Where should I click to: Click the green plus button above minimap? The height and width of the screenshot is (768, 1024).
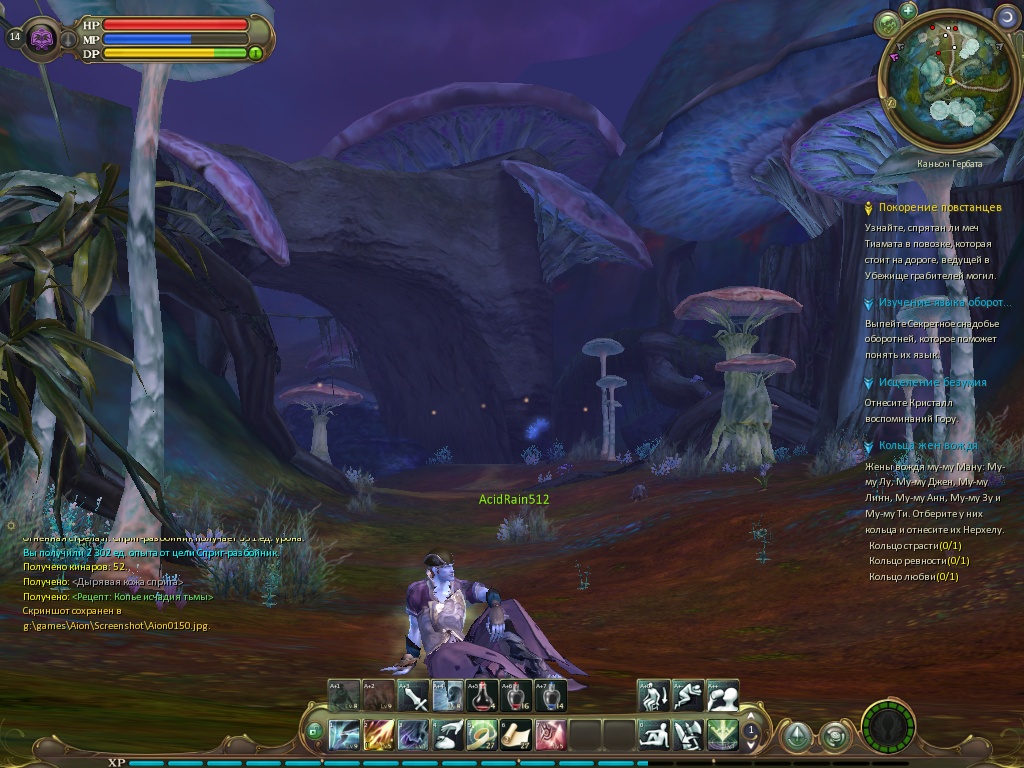(x=908, y=11)
